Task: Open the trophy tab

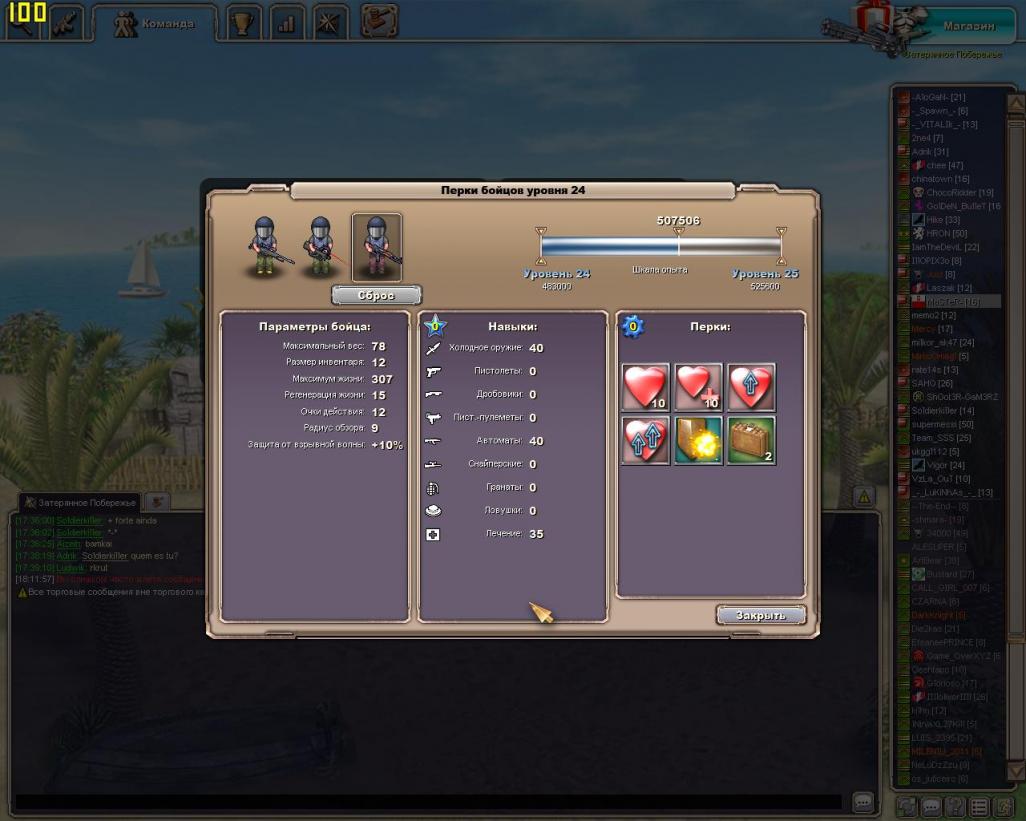Action: tap(243, 24)
